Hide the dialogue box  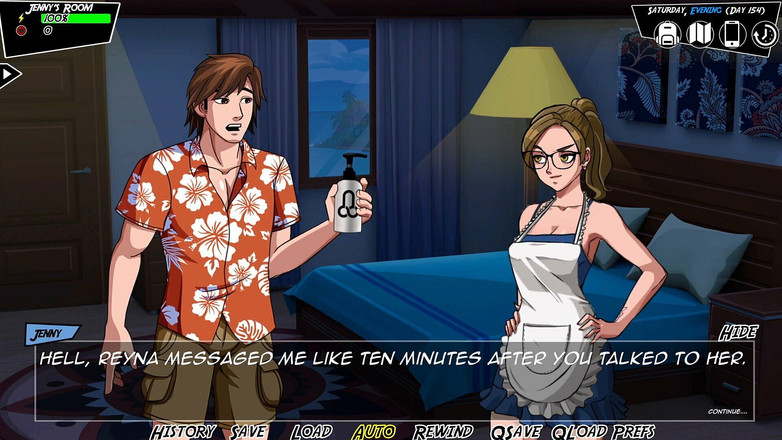738,333
